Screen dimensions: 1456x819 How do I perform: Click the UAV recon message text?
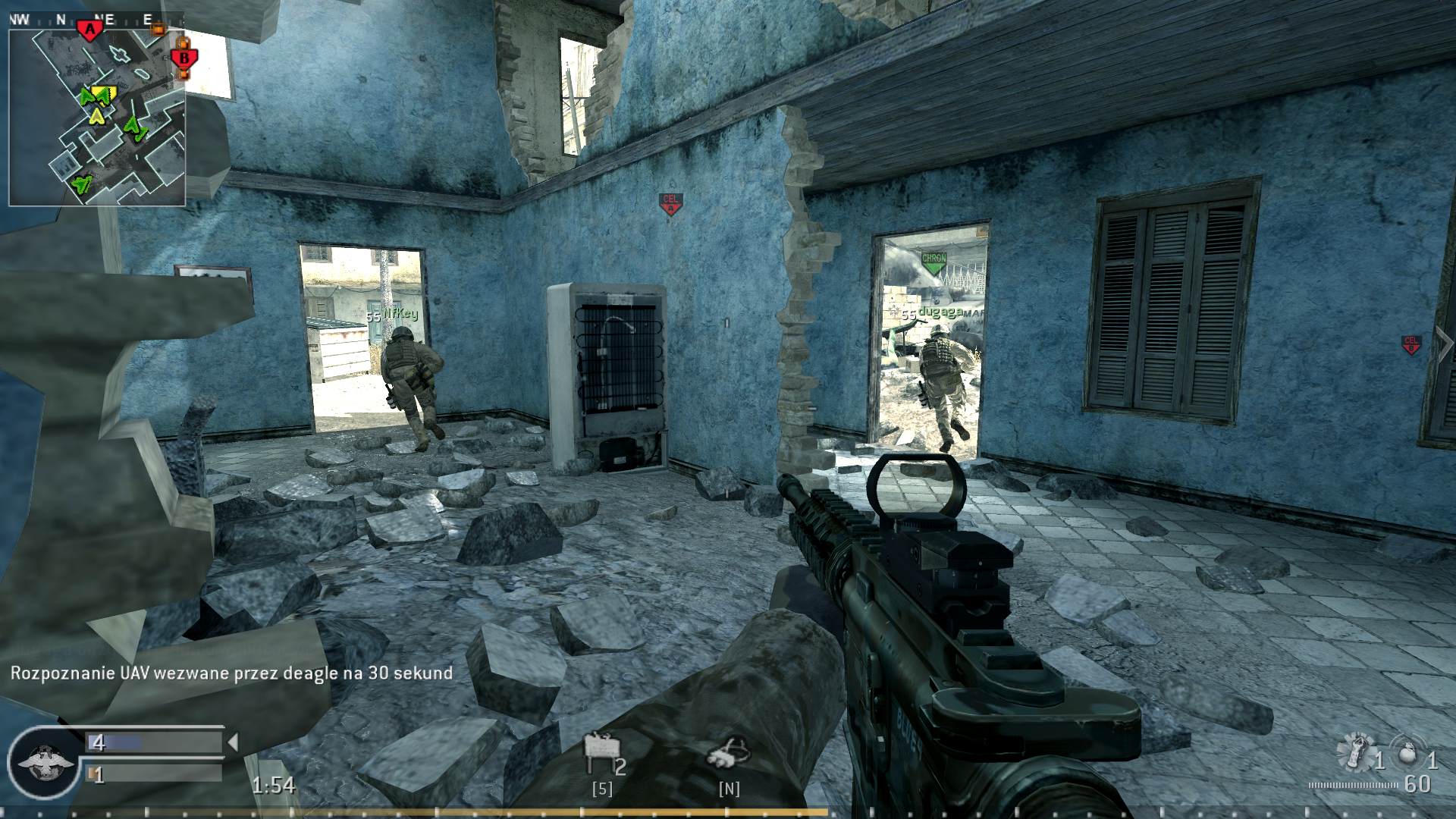coord(227,672)
